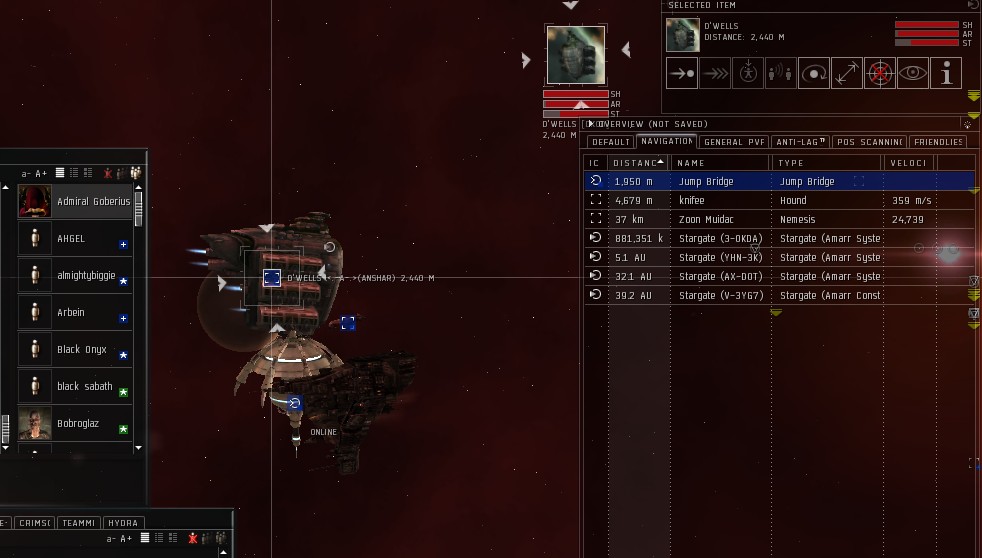The height and width of the screenshot is (558, 982).
Task: Open the Friendlies overview tab
Action: [x=938, y=142]
